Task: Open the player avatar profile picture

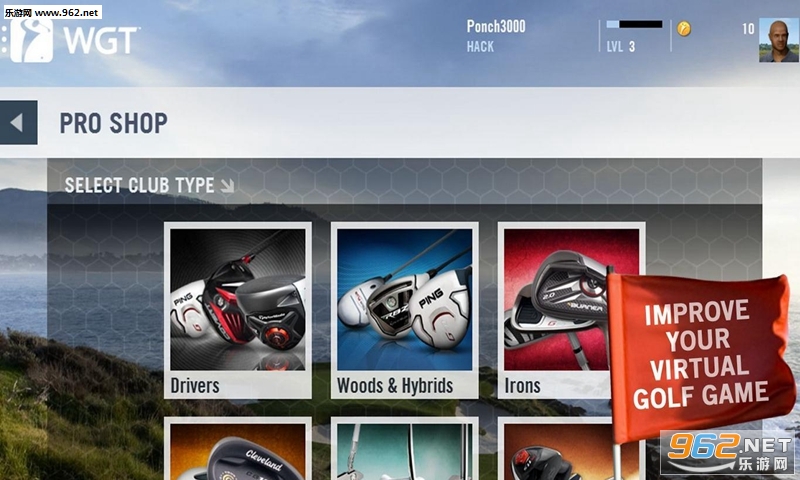Action: point(778,40)
